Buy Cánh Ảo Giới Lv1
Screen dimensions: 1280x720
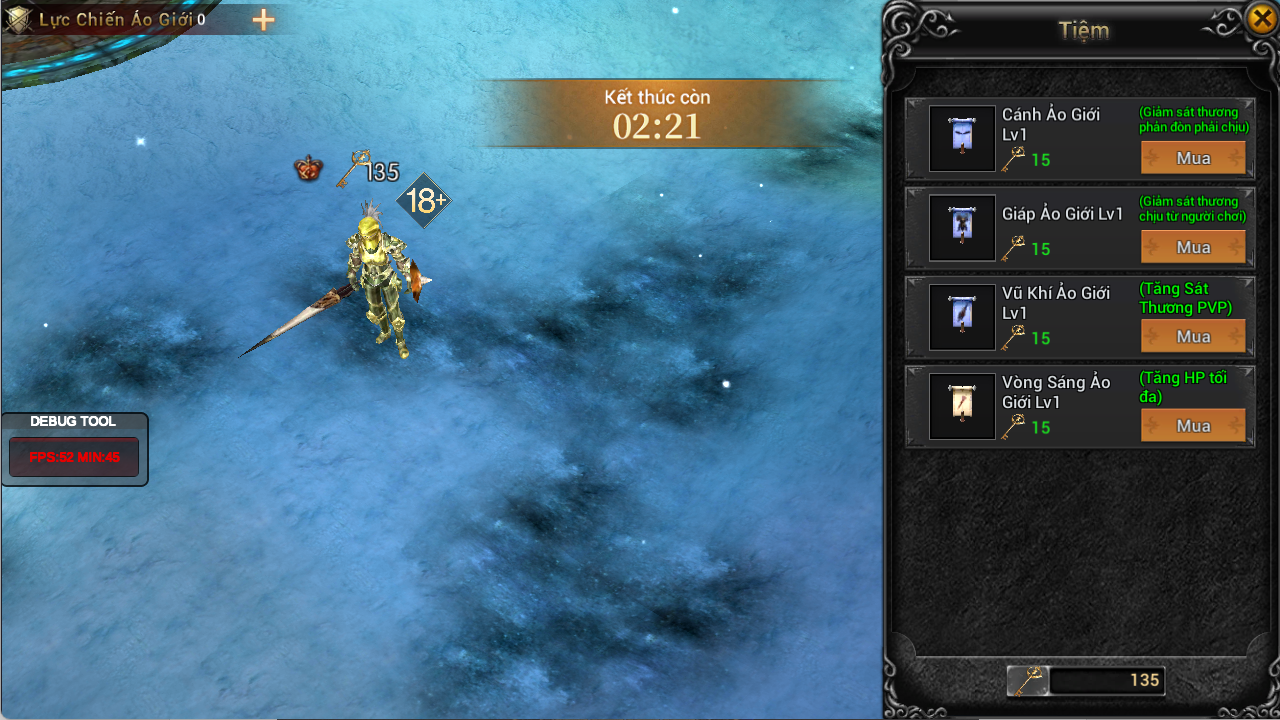pyautogui.click(x=1193, y=158)
